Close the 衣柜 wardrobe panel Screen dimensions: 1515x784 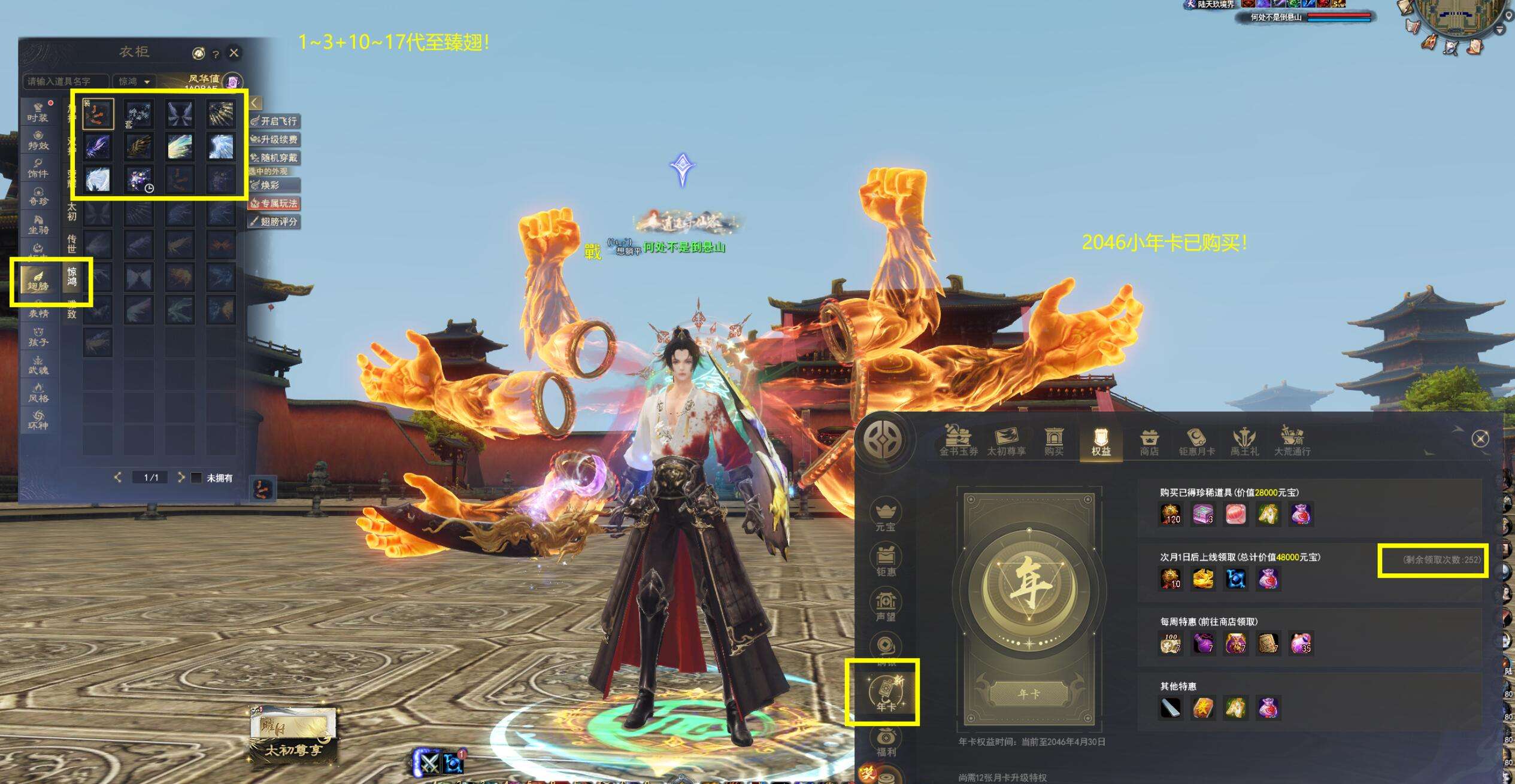234,53
